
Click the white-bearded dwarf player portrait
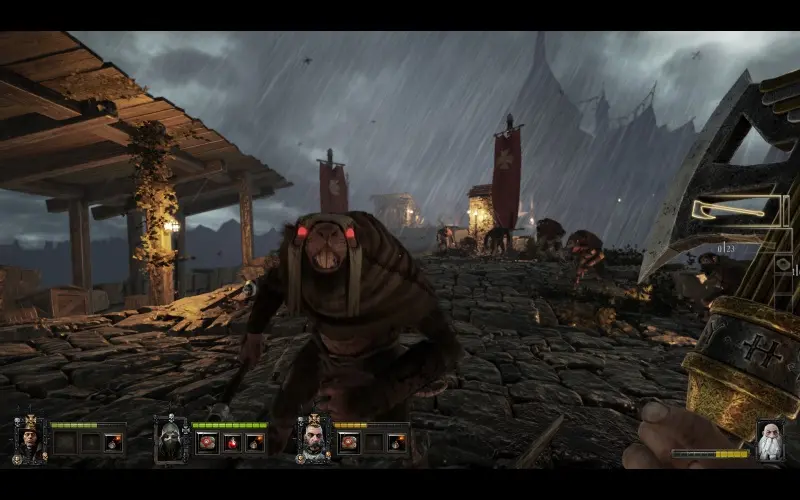(x=769, y=440)
